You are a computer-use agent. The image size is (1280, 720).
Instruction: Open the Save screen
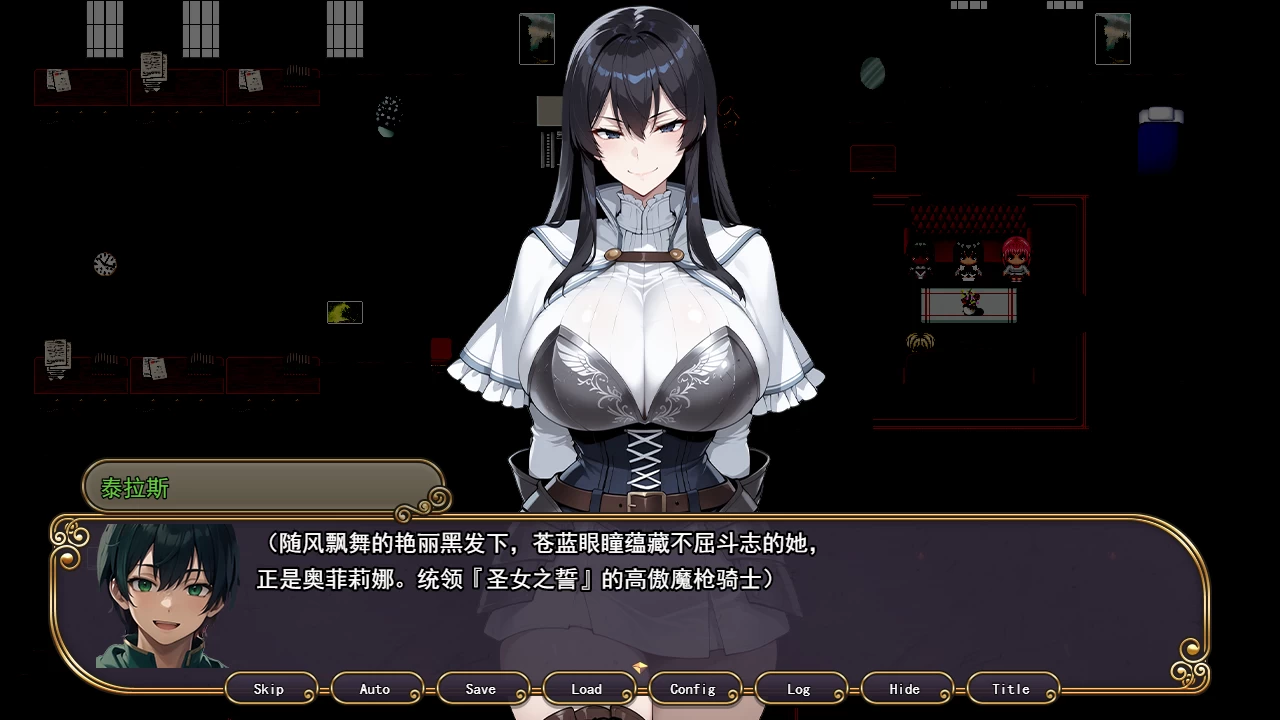point(483,689)
